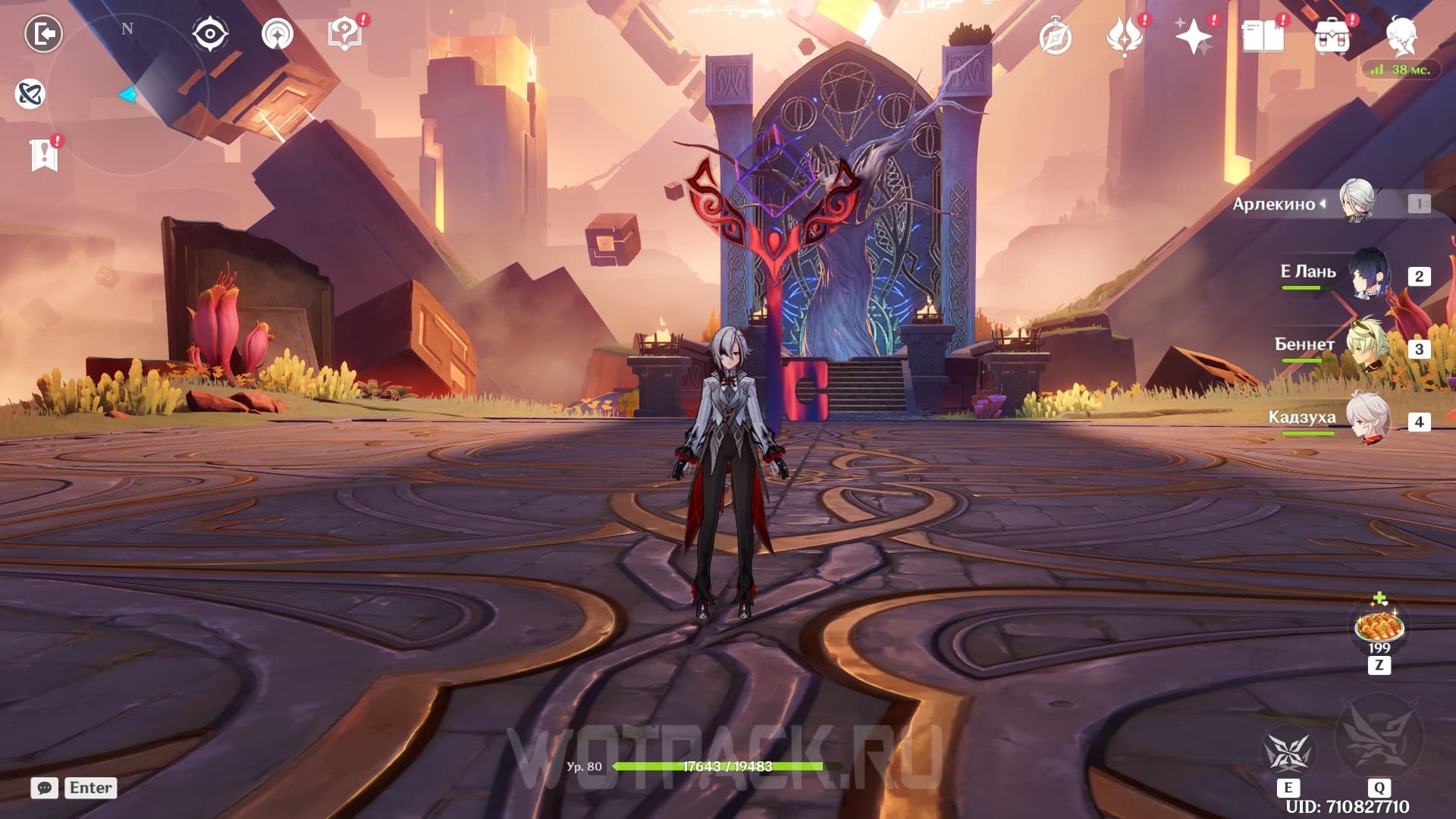
Task: Toggle the eye-shaped view icon
Action: [209, 34]
